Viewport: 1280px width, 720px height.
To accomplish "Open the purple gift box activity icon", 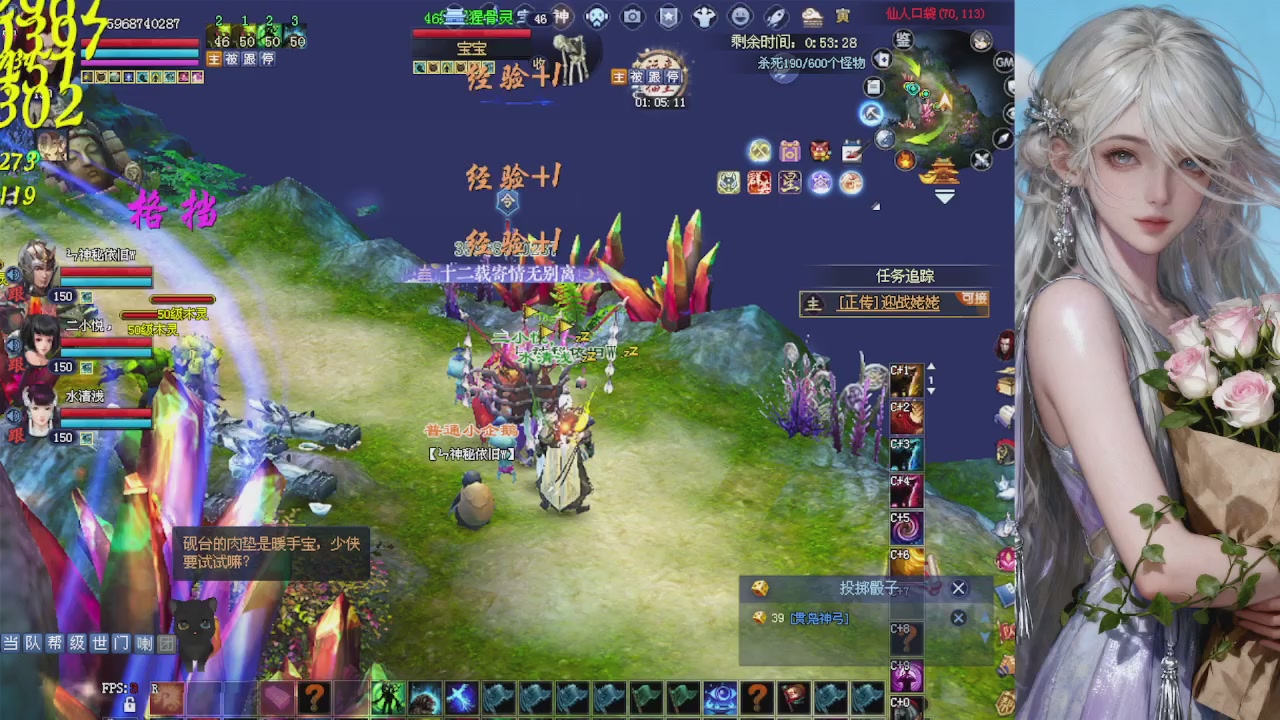I will pyautogui.click(x=790, y=150).
